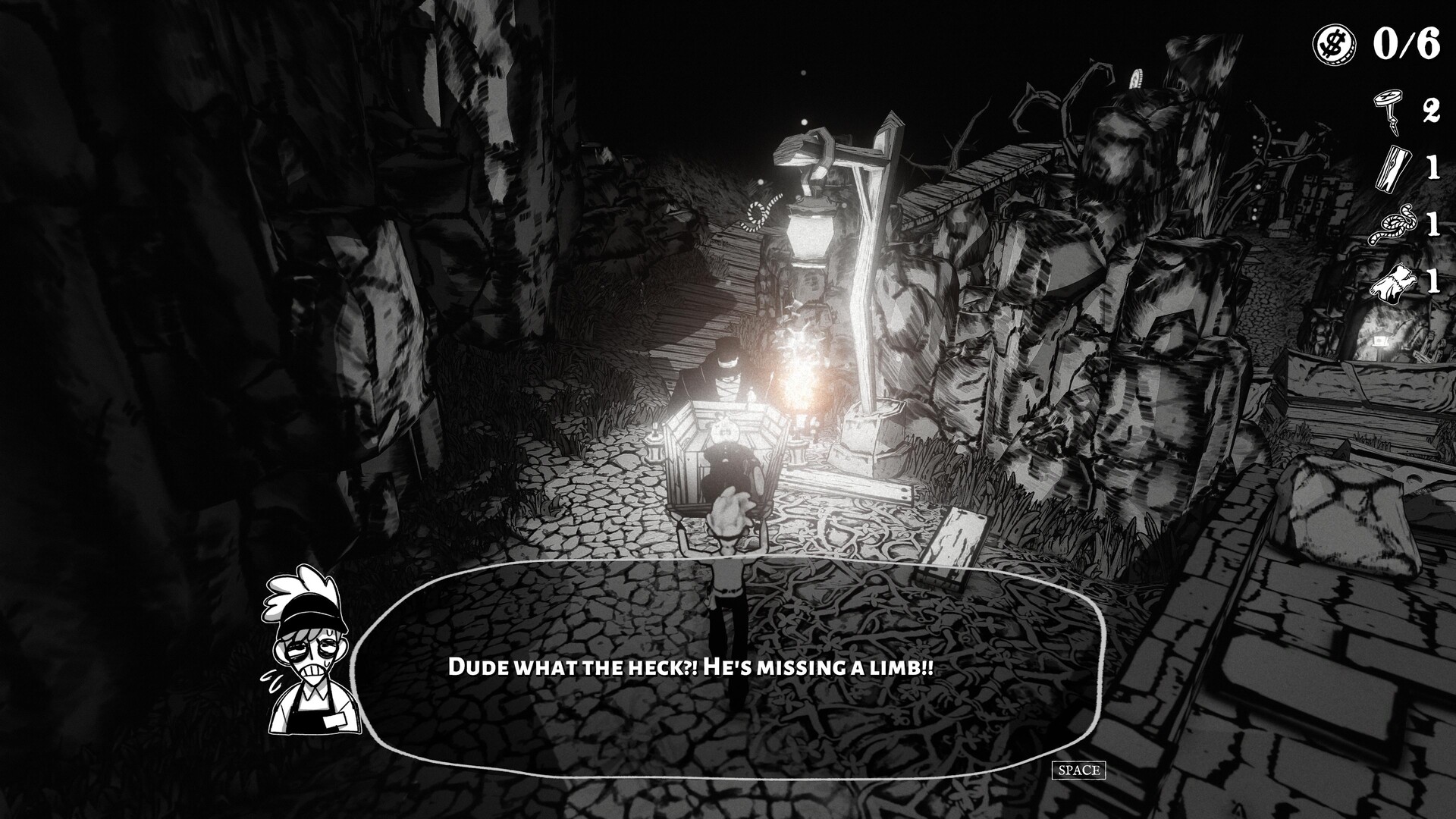
Task: Advance the 'He's missing a limb' dialogue box
Action: (1078, 770)
